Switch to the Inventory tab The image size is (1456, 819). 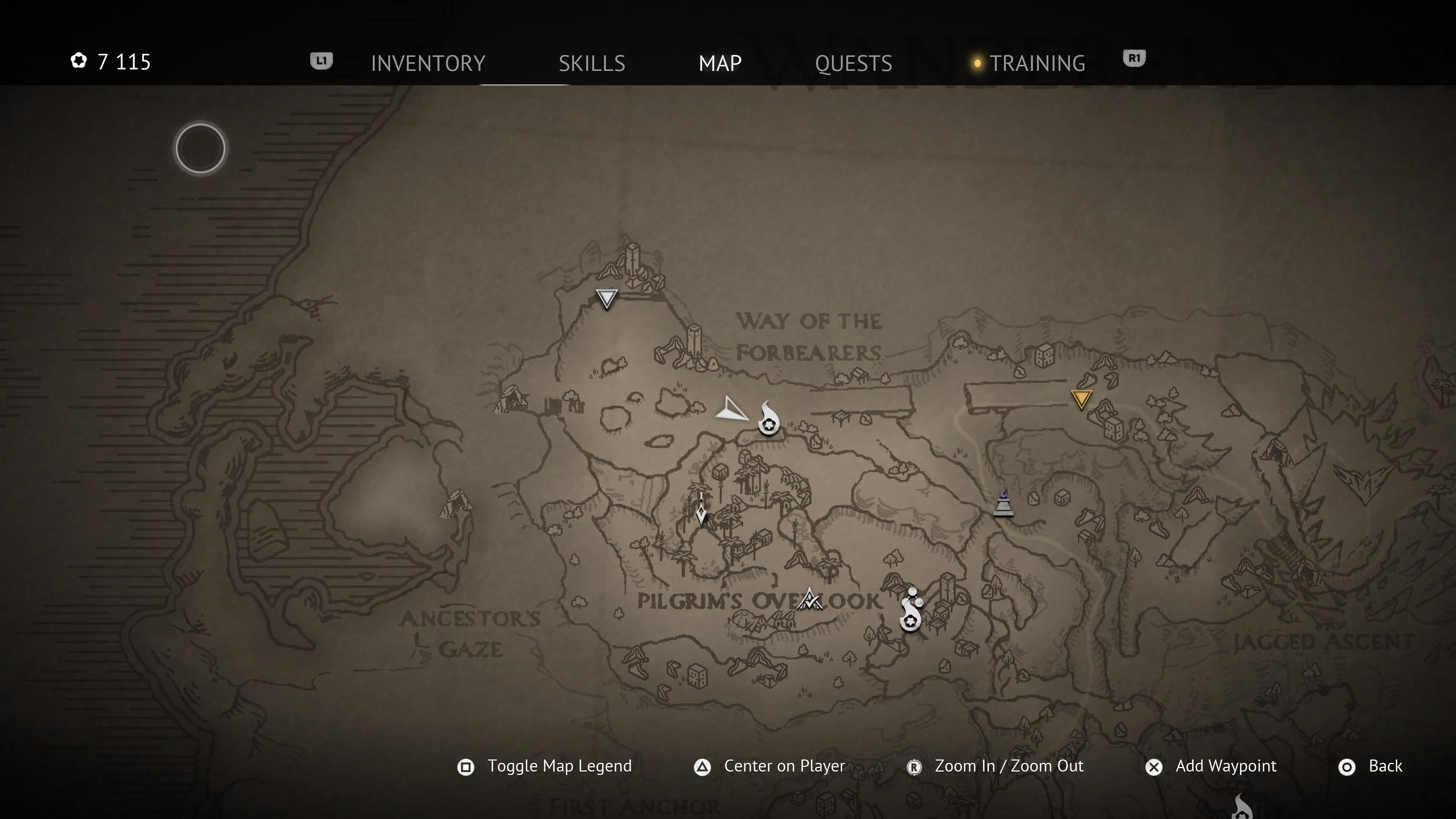pyautogui.click(x=428, y=63)
